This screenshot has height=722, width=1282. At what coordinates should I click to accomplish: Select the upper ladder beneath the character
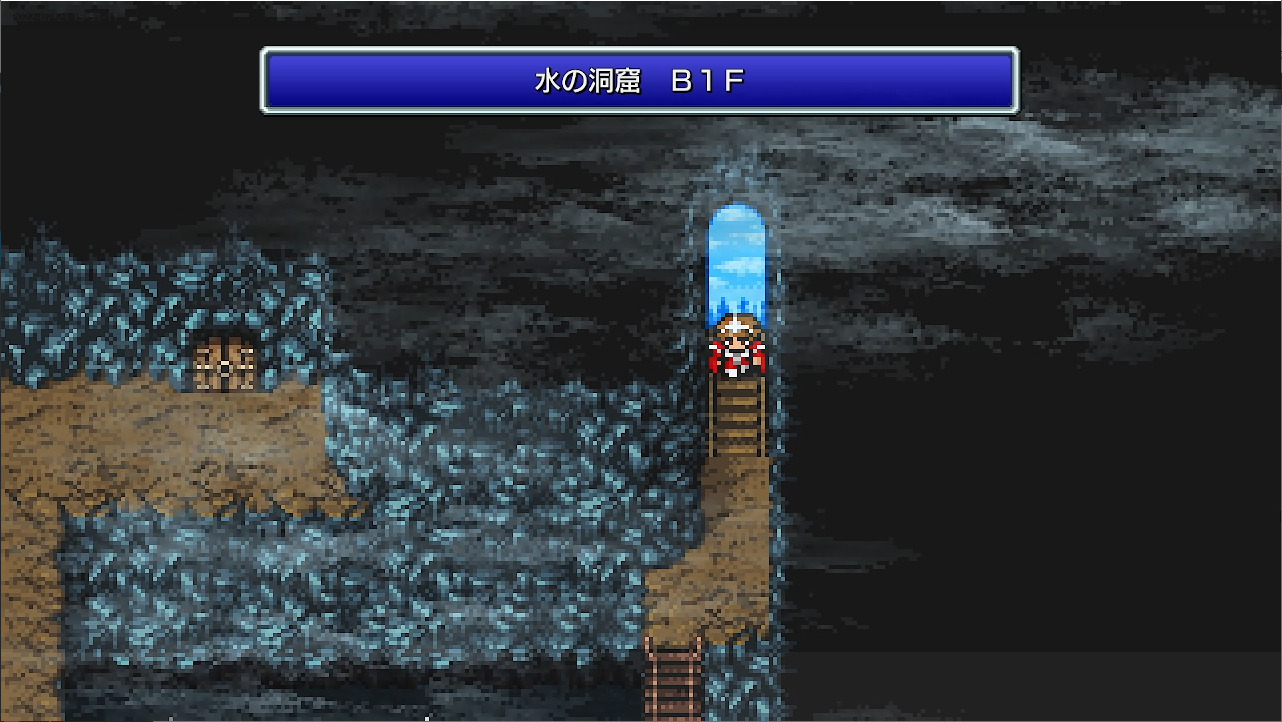click(x=737, y=415)
